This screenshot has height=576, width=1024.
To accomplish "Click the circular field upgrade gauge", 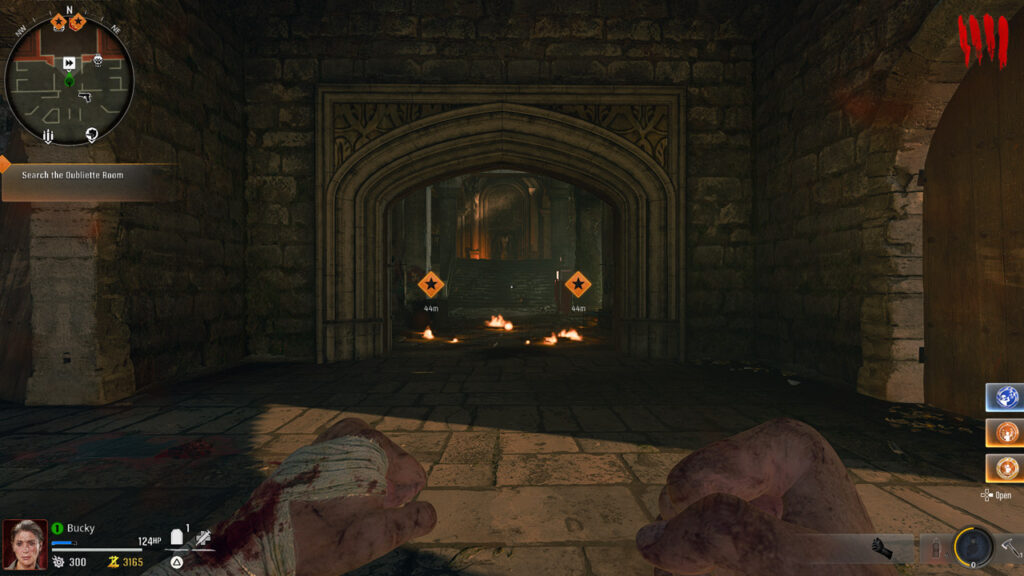I will coord(972,546).
